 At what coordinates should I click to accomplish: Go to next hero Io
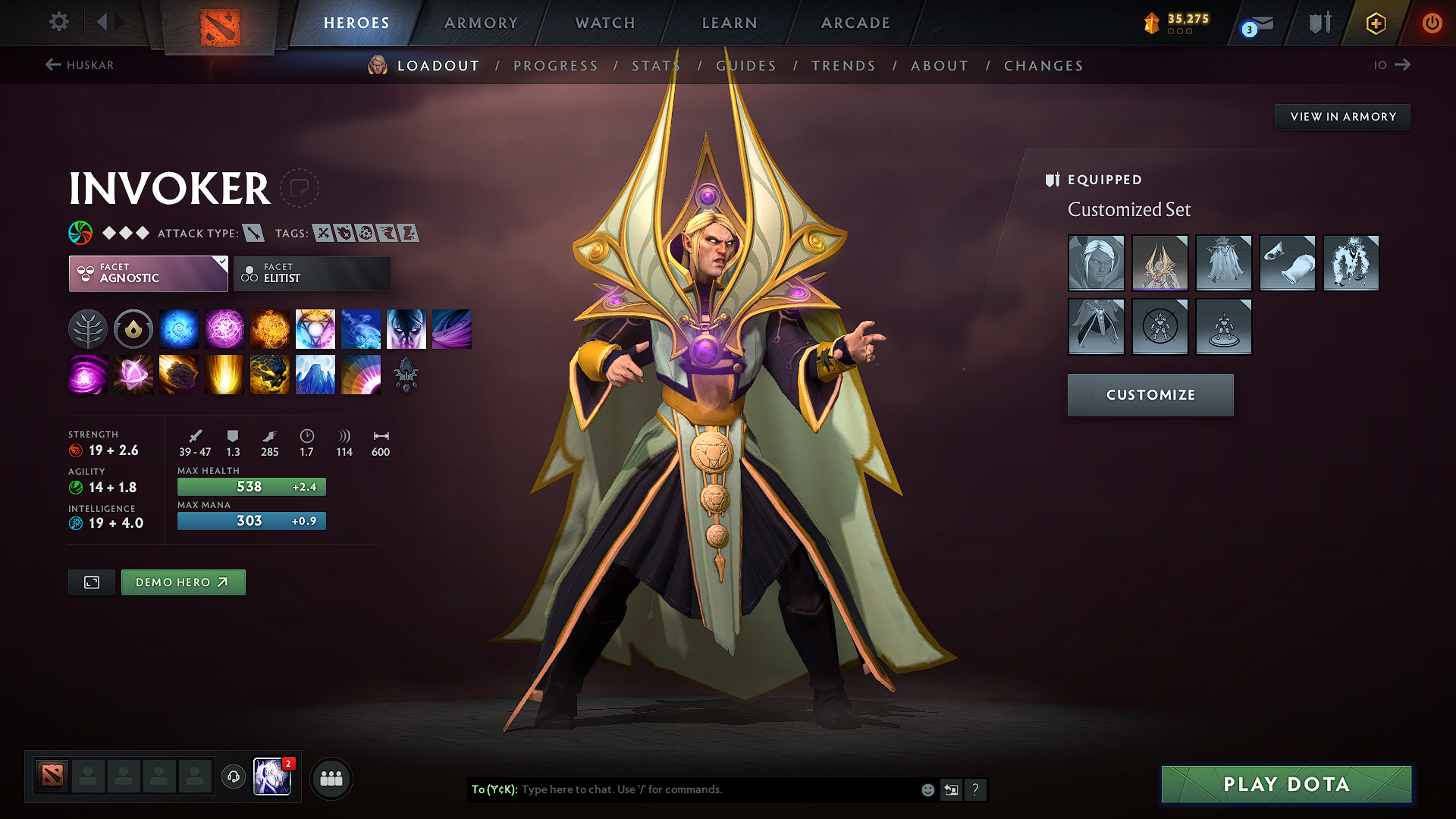coord(1392,65)
